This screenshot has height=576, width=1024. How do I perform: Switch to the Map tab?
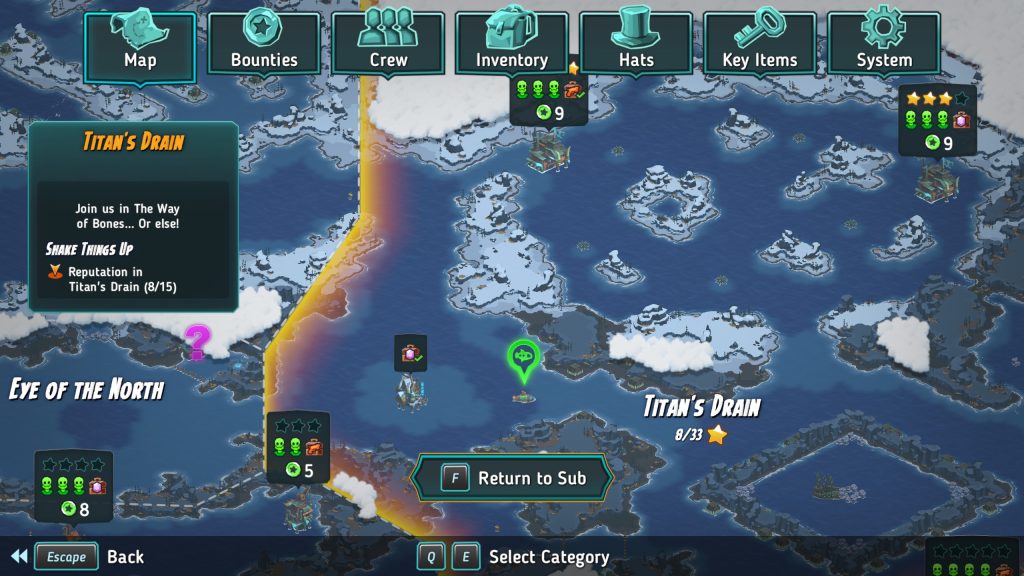point(140,43)
